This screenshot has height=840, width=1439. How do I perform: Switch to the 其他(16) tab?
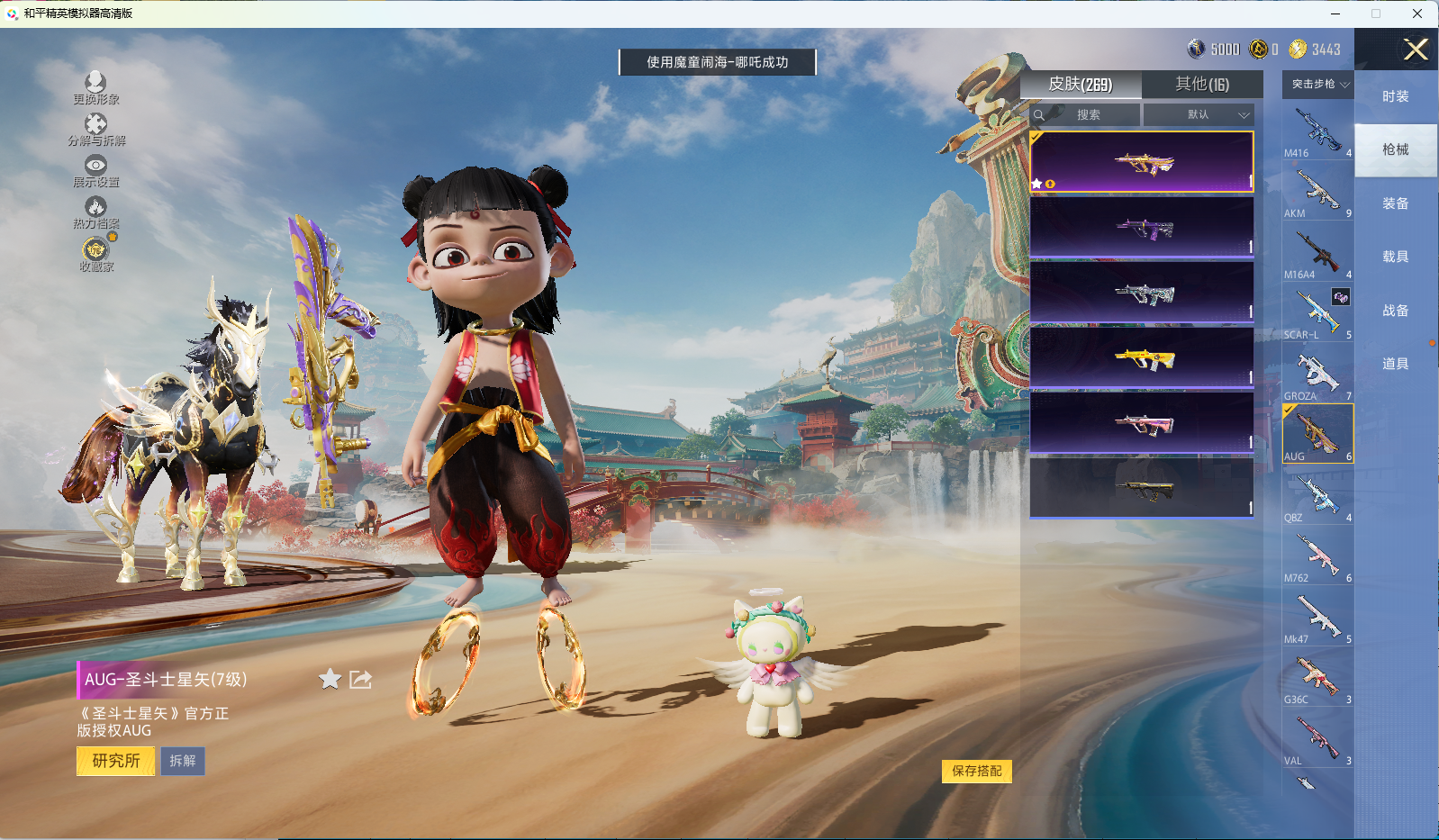coord(1201,85)
